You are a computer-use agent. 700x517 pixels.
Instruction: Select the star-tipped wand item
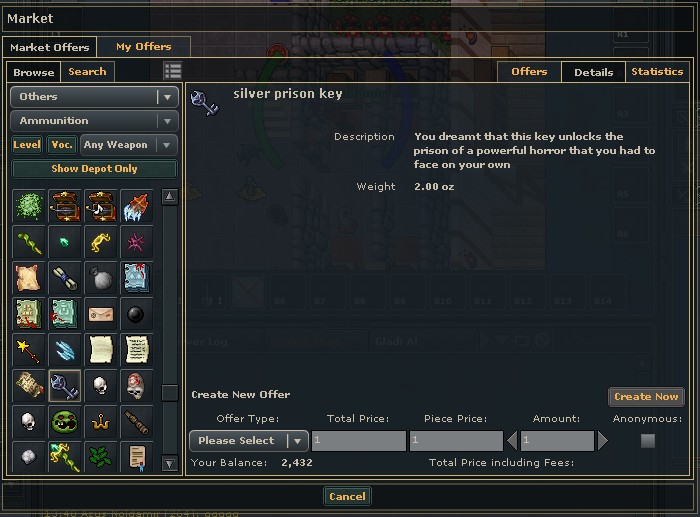(29, 349)
